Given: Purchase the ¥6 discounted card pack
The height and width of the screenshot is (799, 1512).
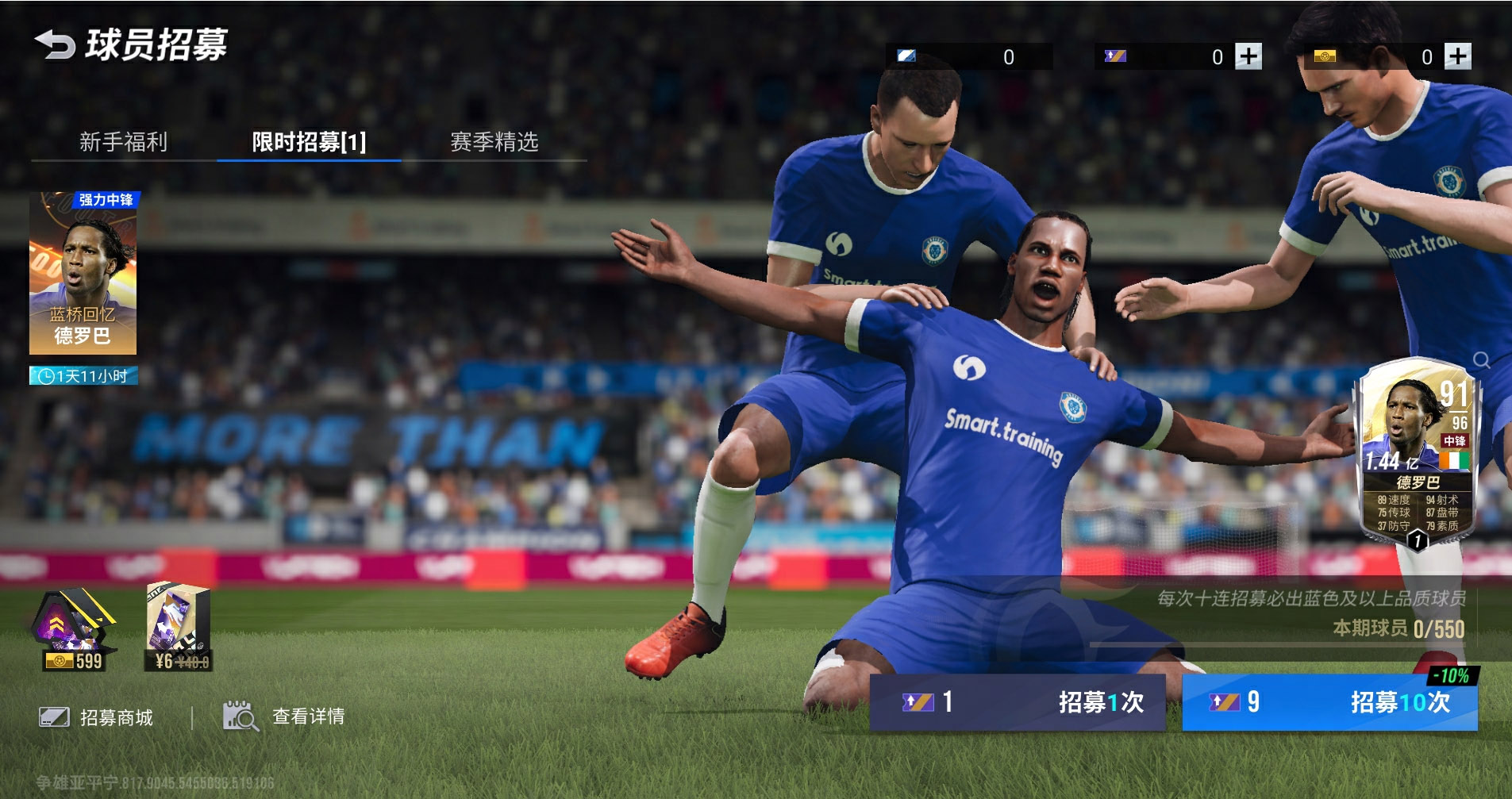Looking at the screenshot, I should pos(179,628).
